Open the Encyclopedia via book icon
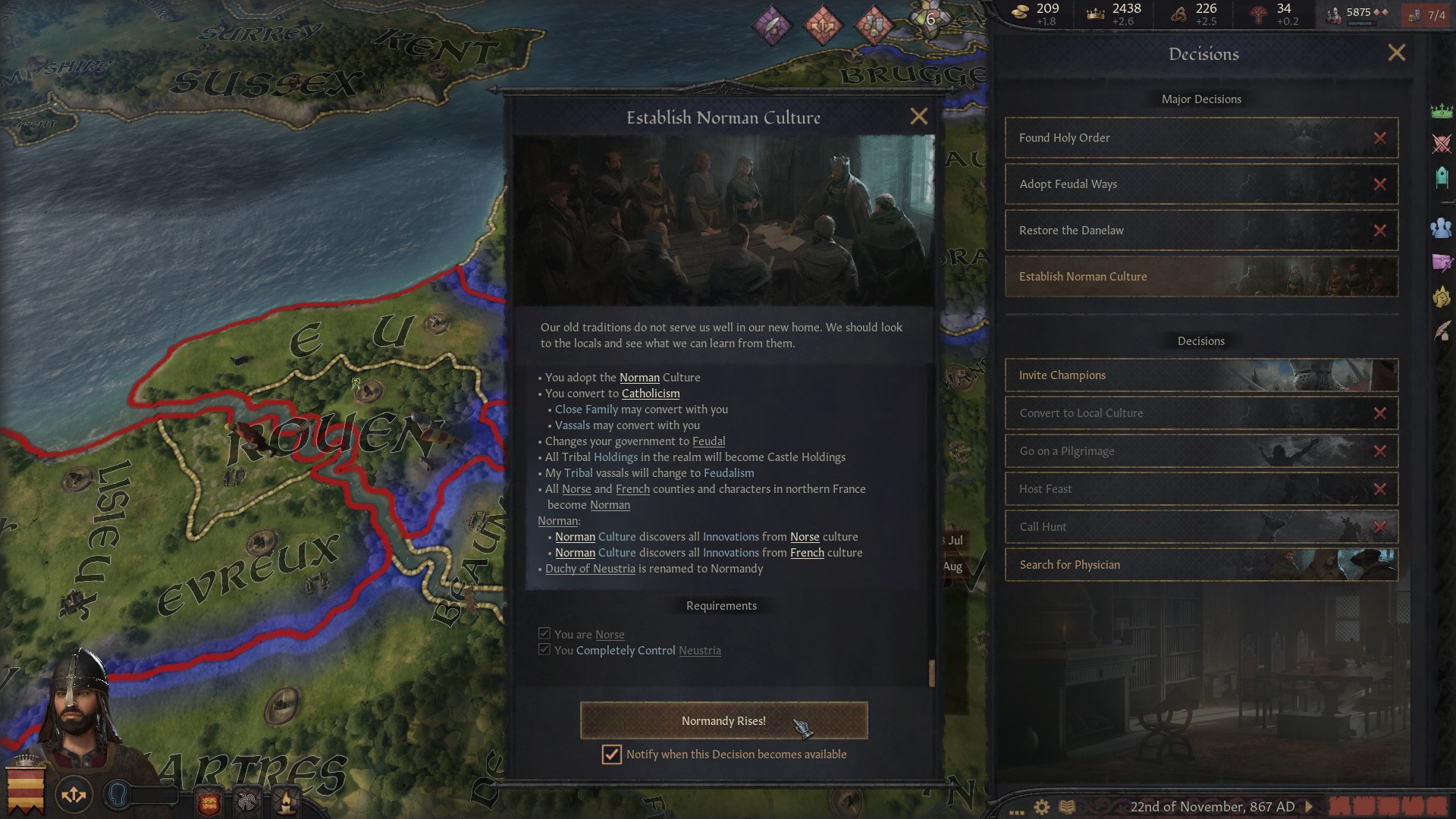 point(1068,807)
